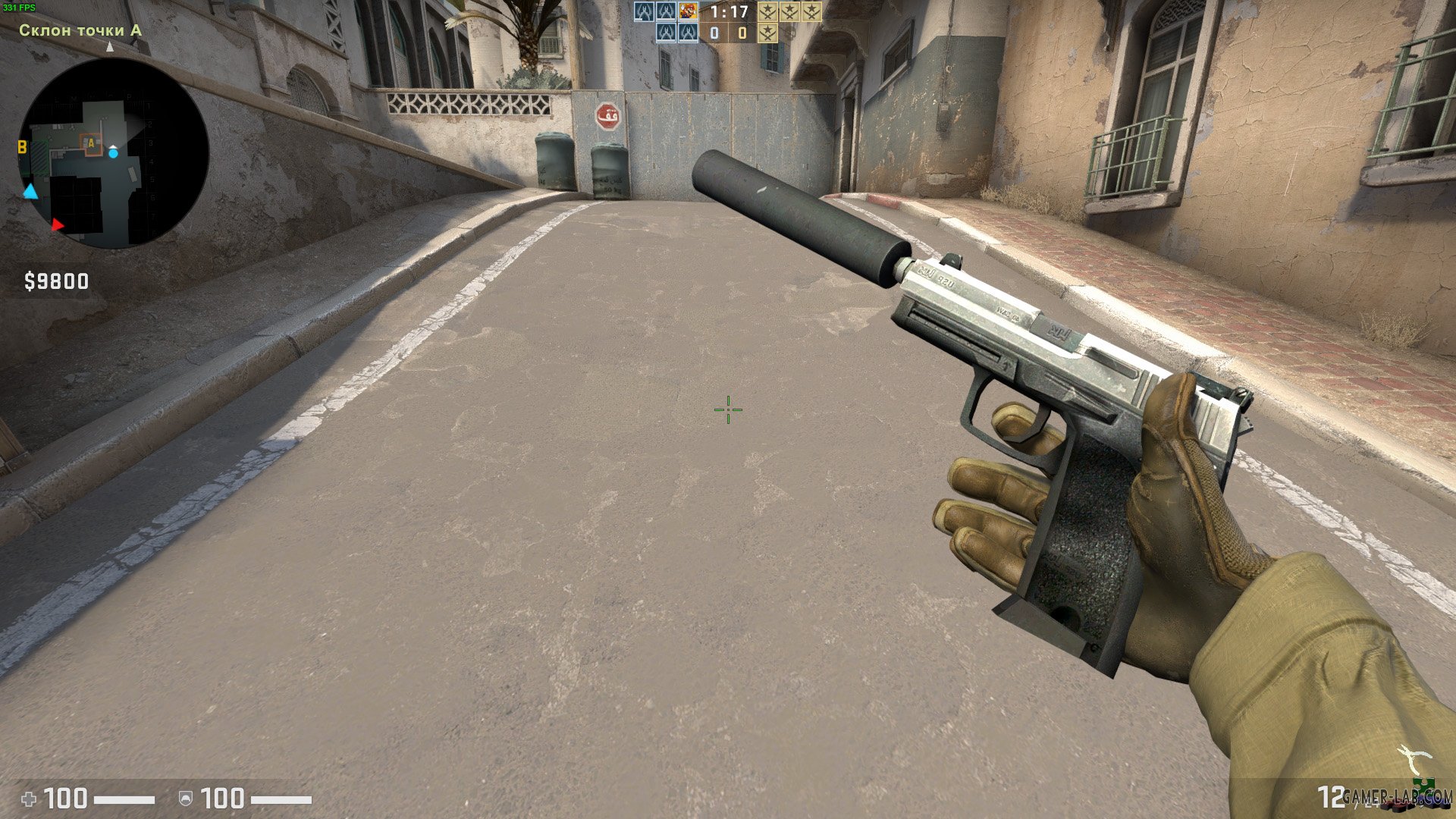Viewport: 1456px width, 819px height.
Task: Click the health cross icon
Action: [x=30, y=798]
